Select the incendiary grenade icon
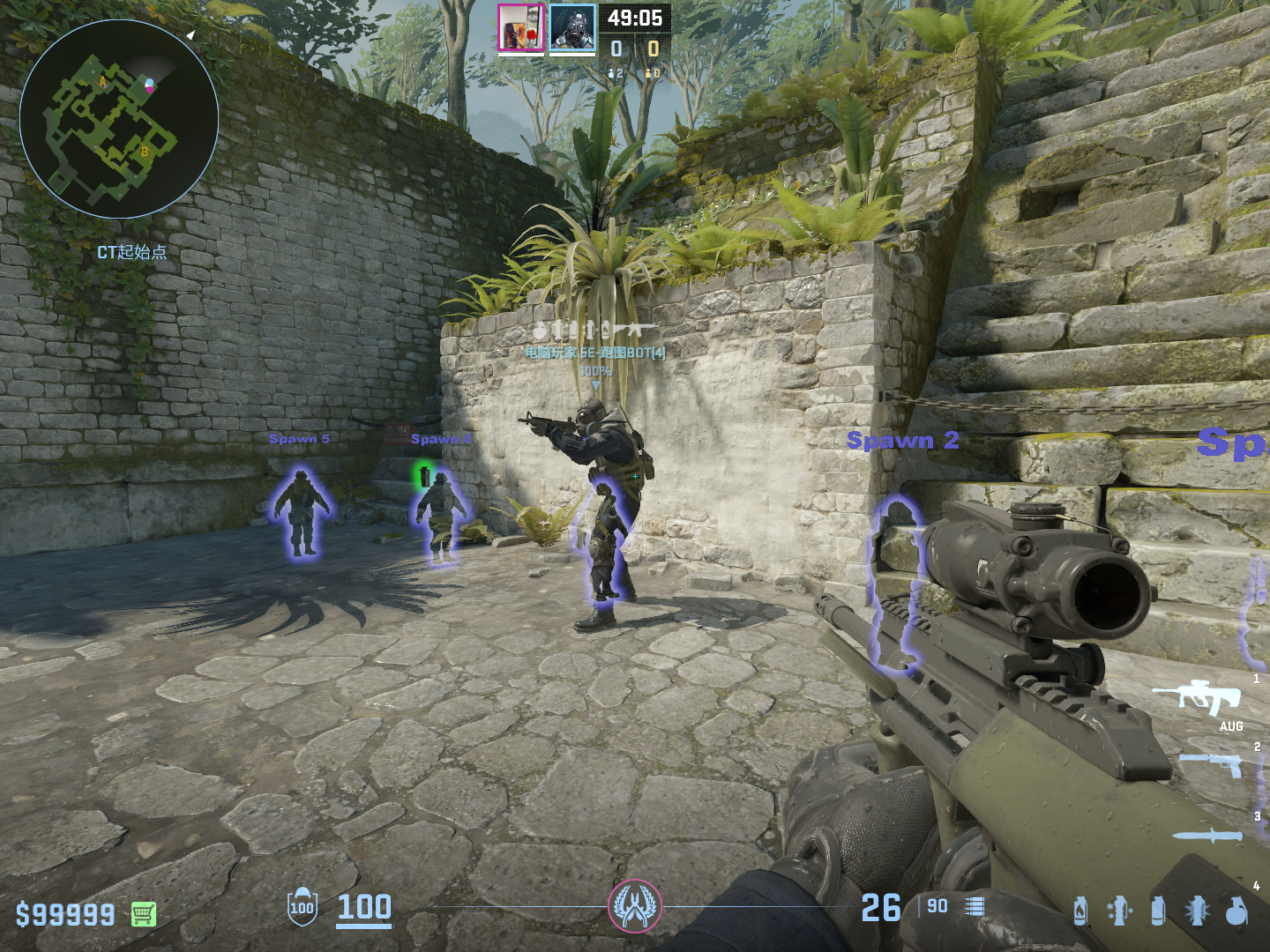The width and height of the screenshot is (1270, 952). (1080, 911)
